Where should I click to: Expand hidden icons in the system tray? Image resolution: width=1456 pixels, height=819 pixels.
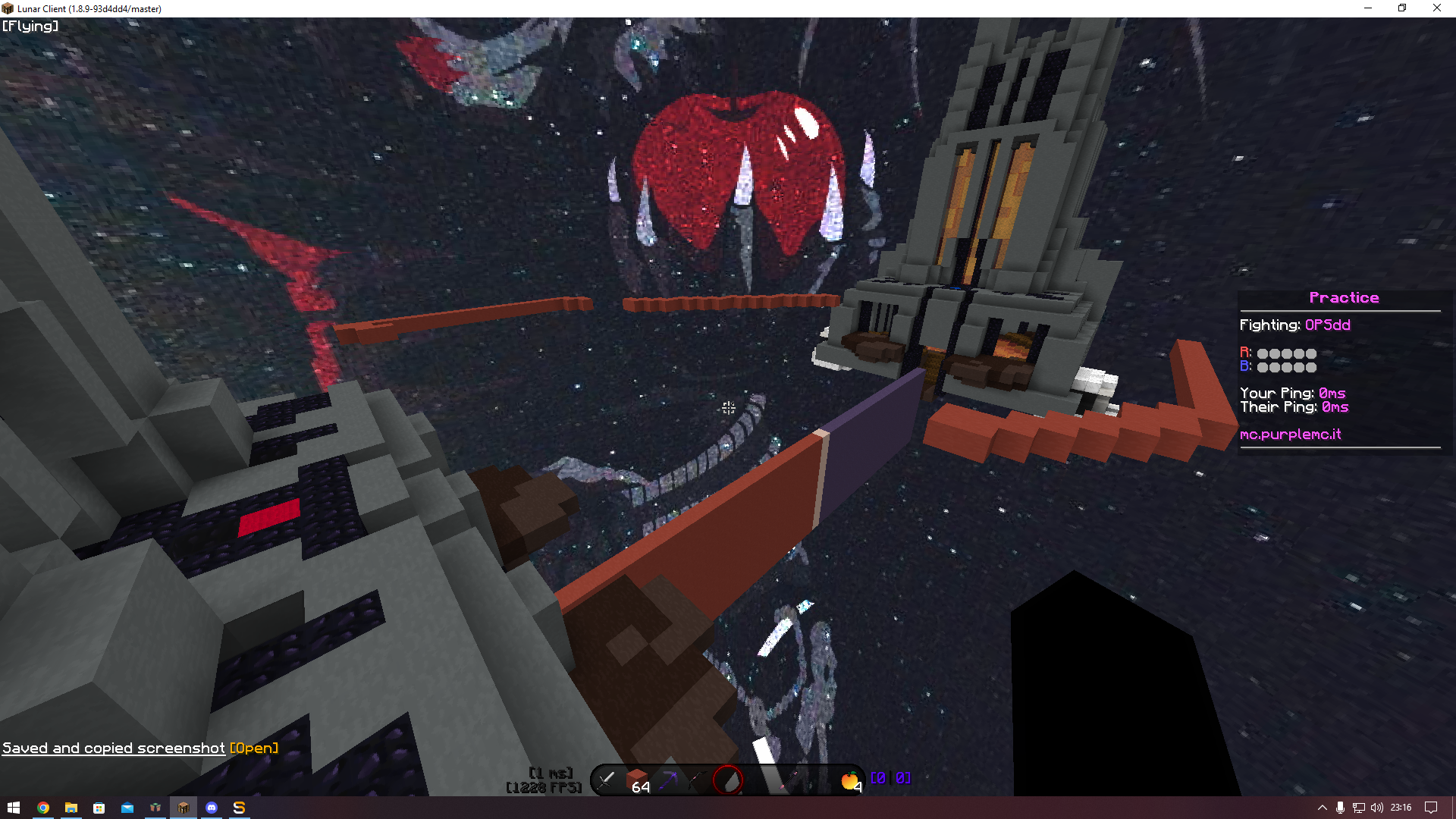1322,808
